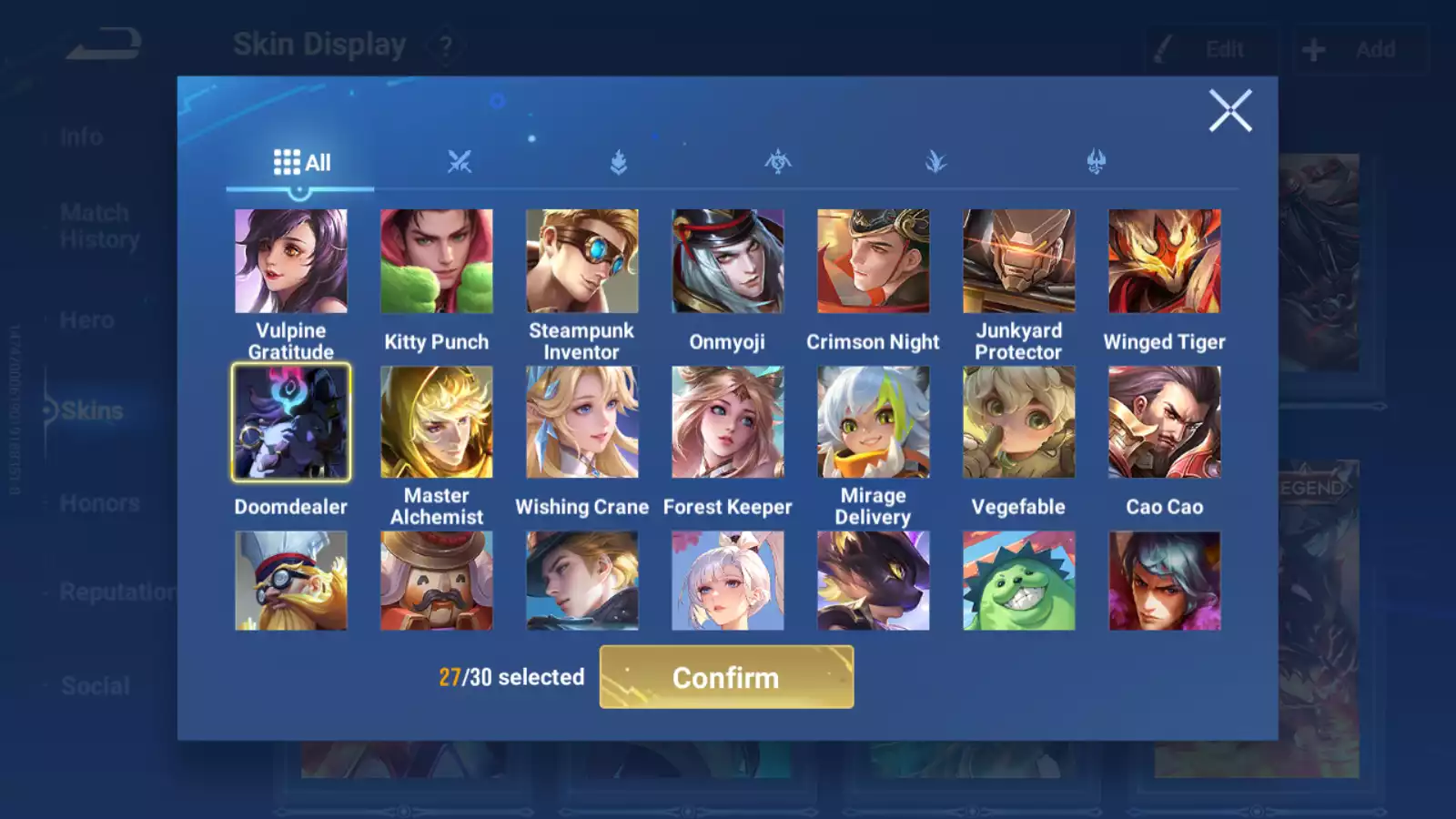
Task: Click the Crimson Night skin portrait
Action: coord(873,260)
